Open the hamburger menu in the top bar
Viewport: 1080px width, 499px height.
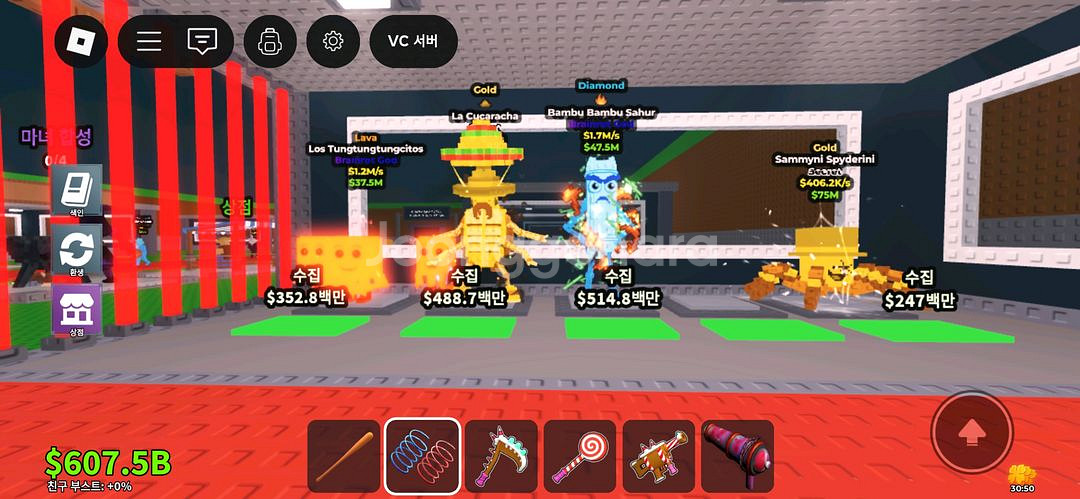click(x=149, y=41)
